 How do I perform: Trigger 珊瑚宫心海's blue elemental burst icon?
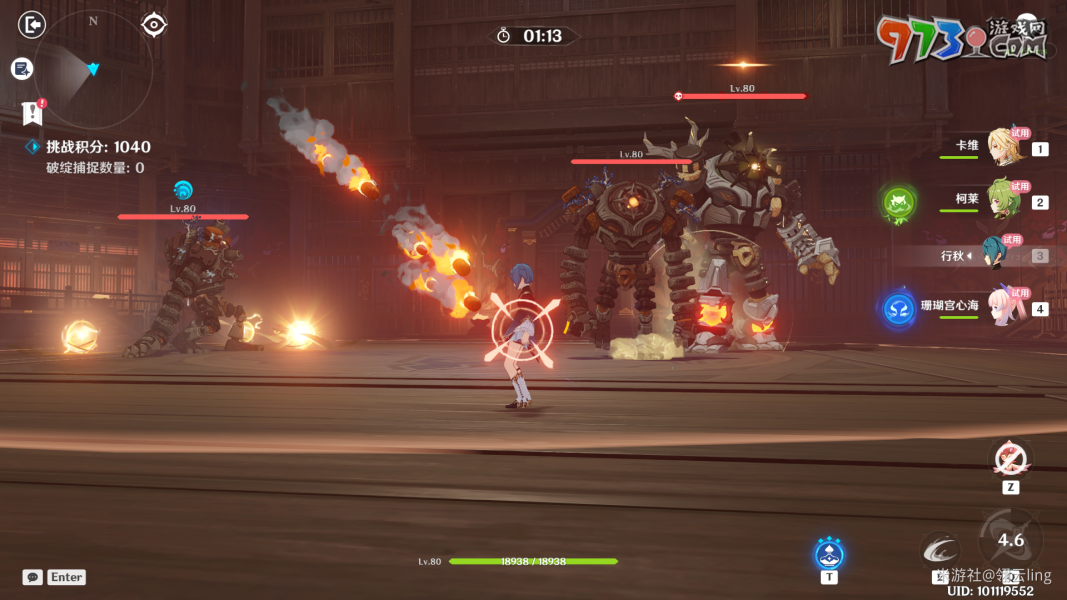pos(899,309)
